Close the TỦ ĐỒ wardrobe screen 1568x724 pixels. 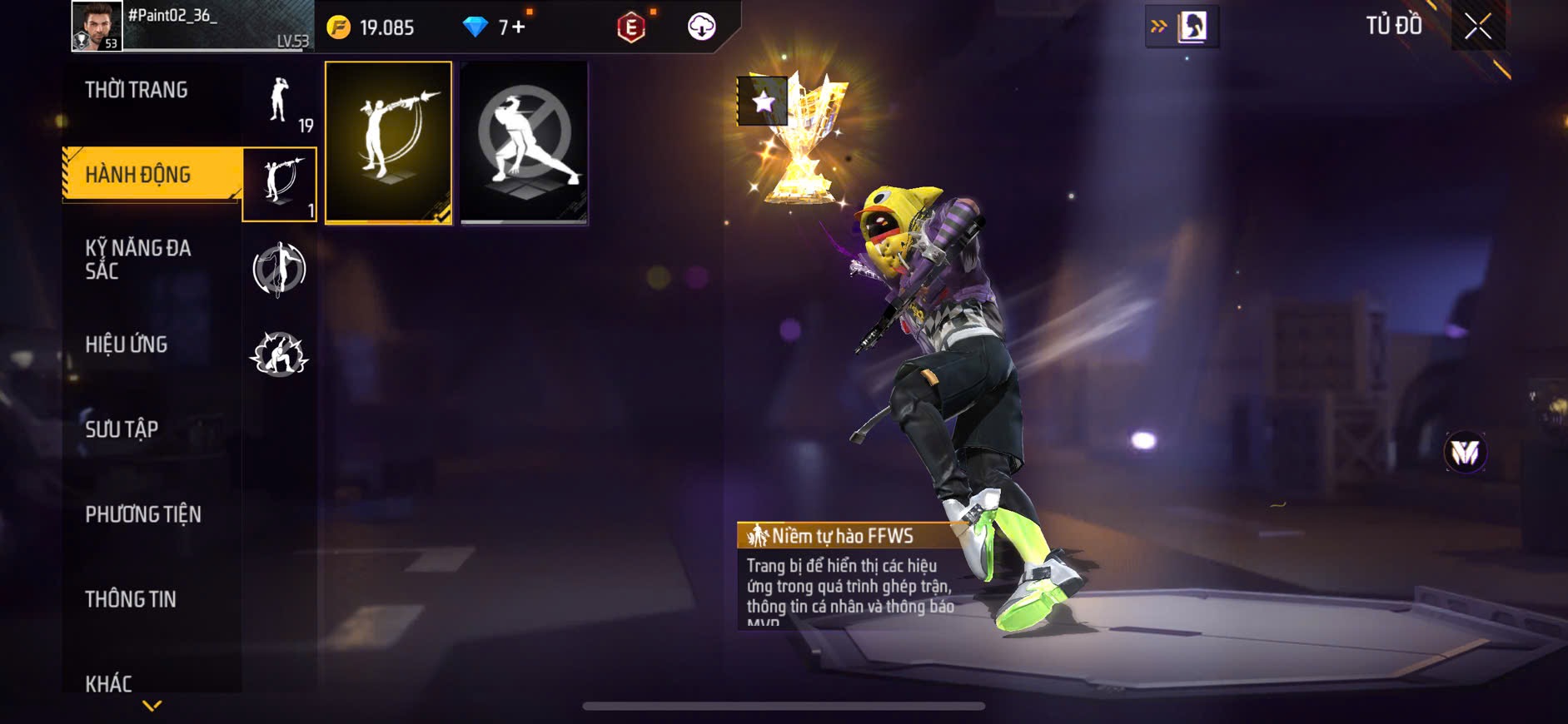pos(1478,27)
